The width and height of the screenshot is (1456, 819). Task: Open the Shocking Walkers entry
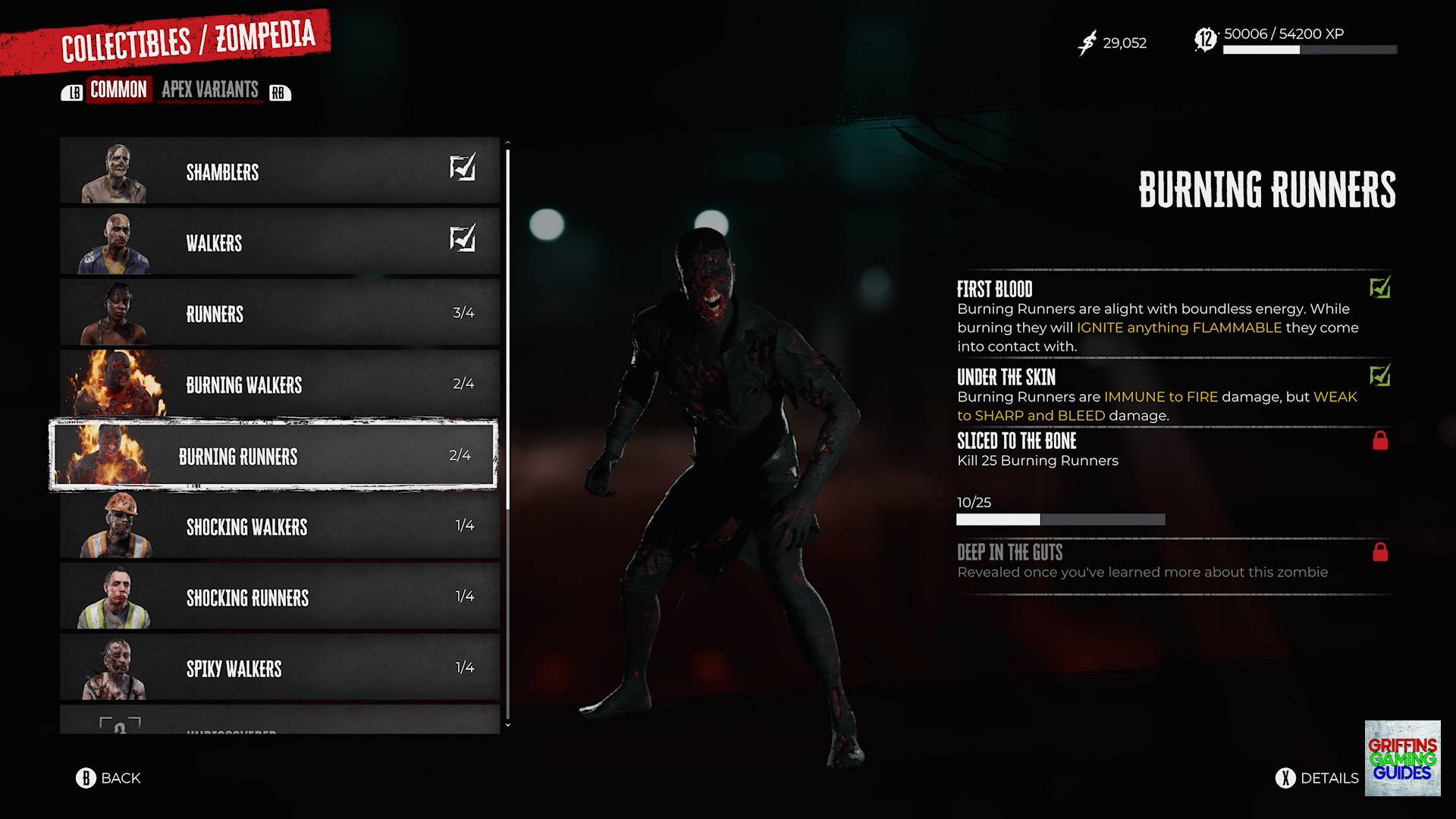point(279,526)
